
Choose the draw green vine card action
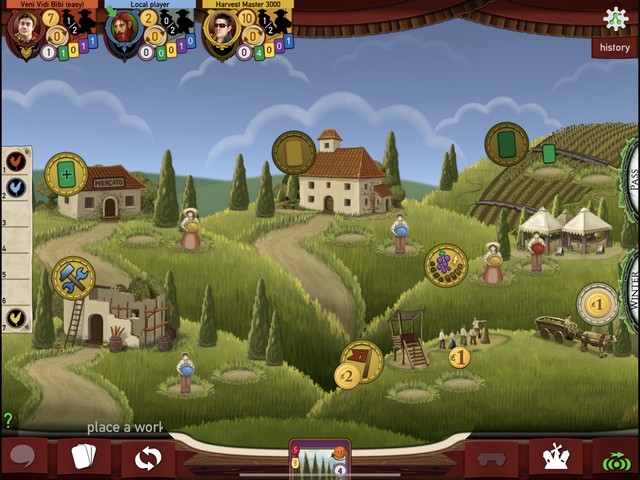coord(66,174)
